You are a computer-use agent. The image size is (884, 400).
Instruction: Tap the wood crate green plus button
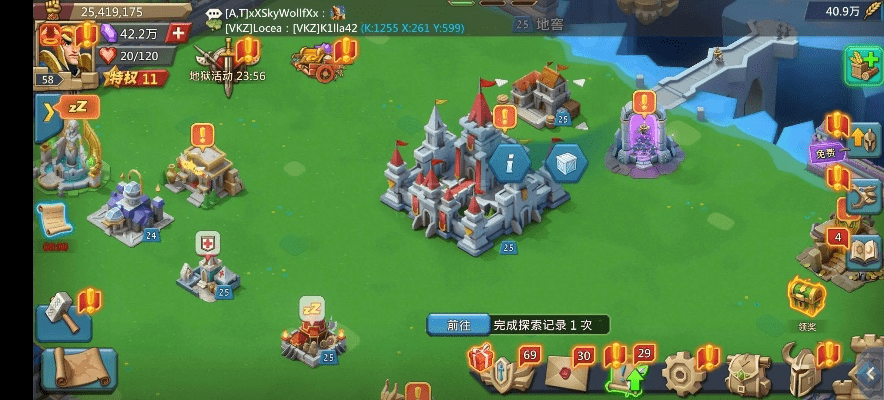pyautogui.click(x=862, y=65)
